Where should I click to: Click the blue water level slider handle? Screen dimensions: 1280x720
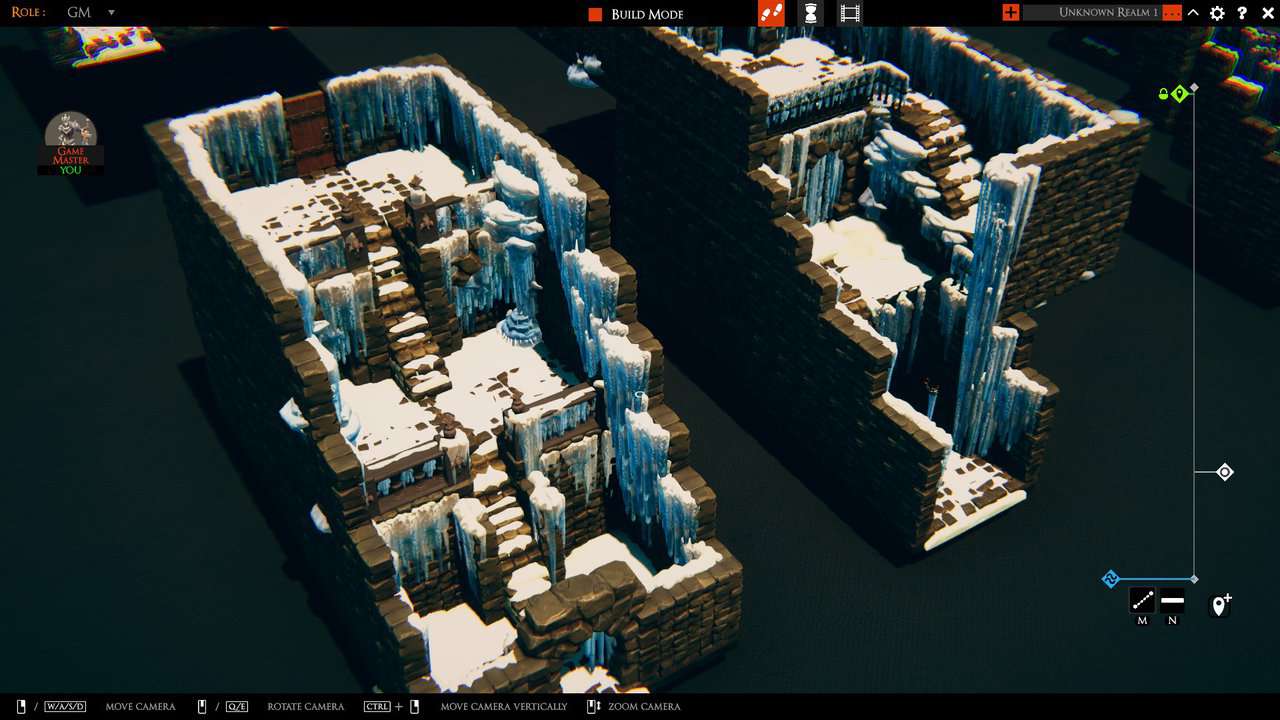pyautogui.click(x=1225, y=472)
